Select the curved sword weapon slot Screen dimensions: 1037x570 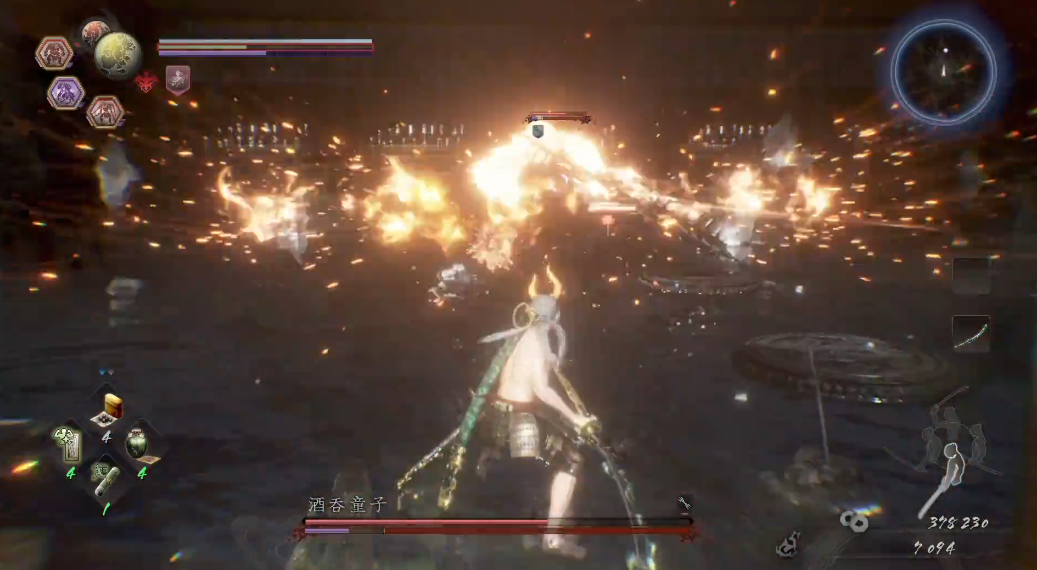click(x=970, y=334)
